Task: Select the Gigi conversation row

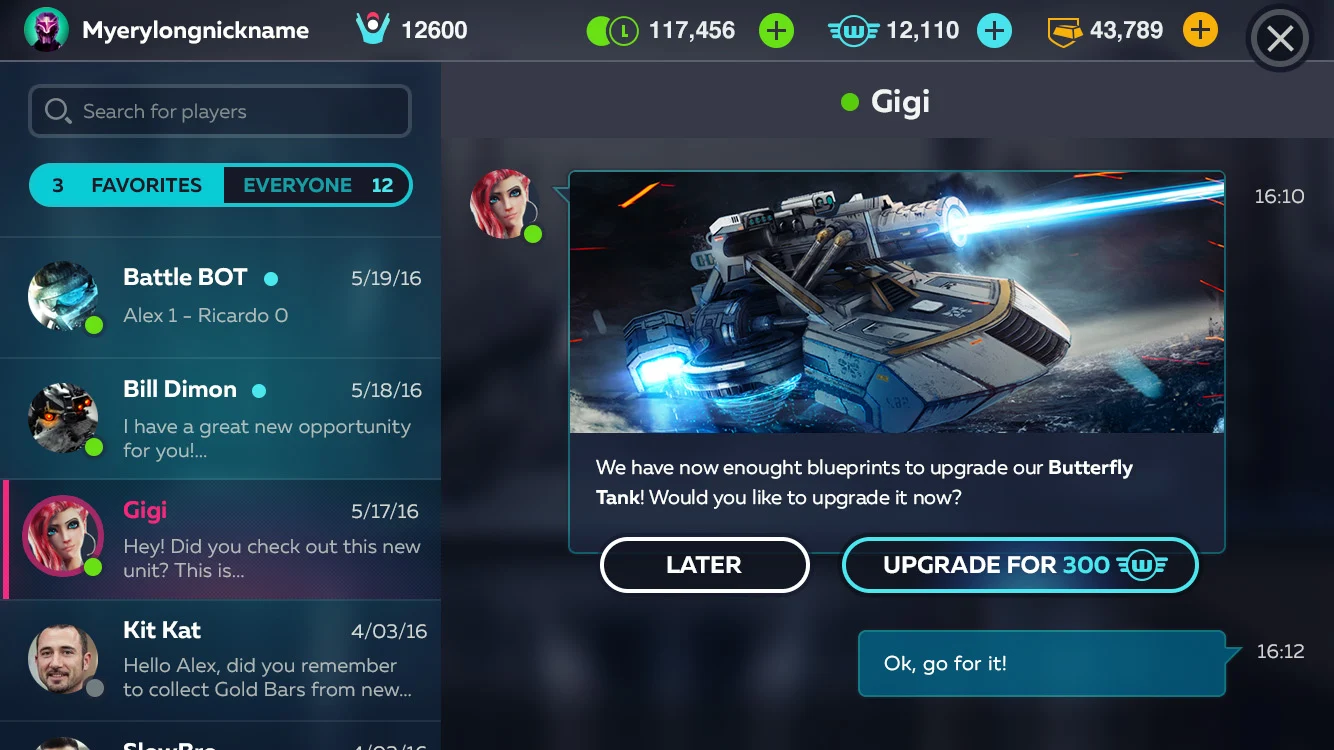Action: coord(220,539)
